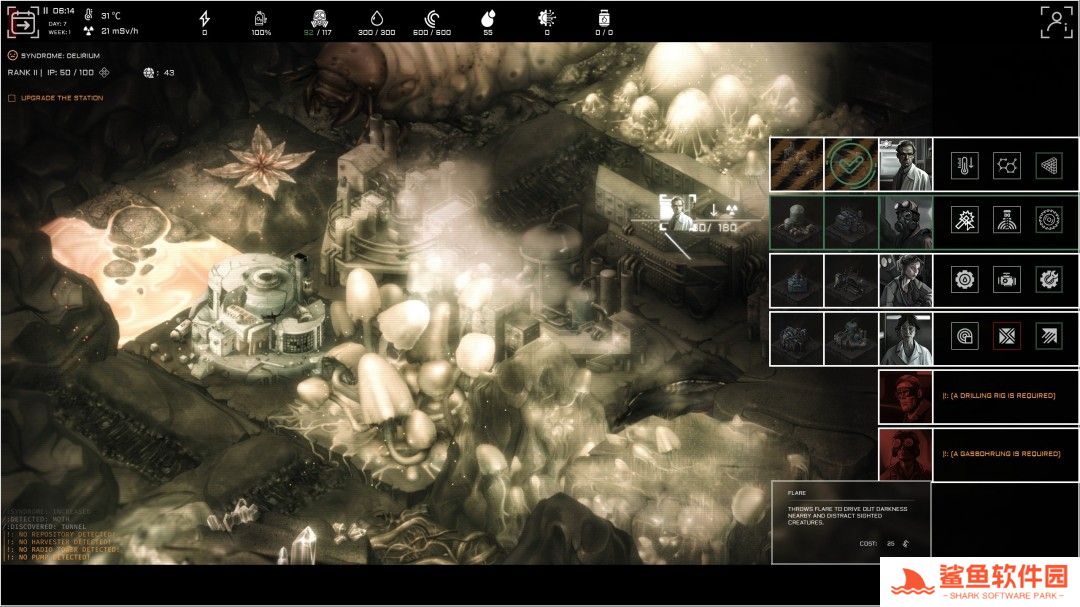Activate the circular sawblade ability
Image resolution: width=1080 pixels, height=607 pixels.
click(1048, 222)
